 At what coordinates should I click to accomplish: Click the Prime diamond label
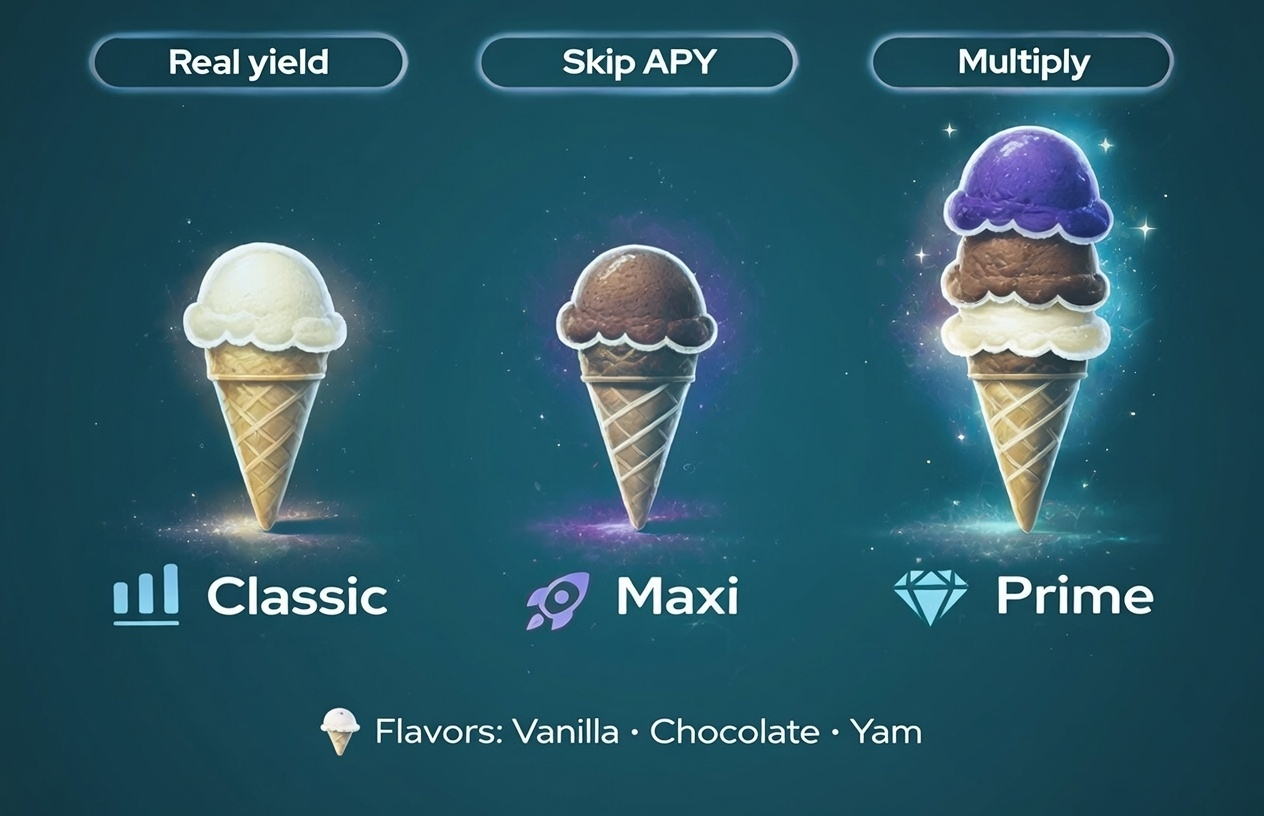pyautogui.click(x=1023, y=596)
